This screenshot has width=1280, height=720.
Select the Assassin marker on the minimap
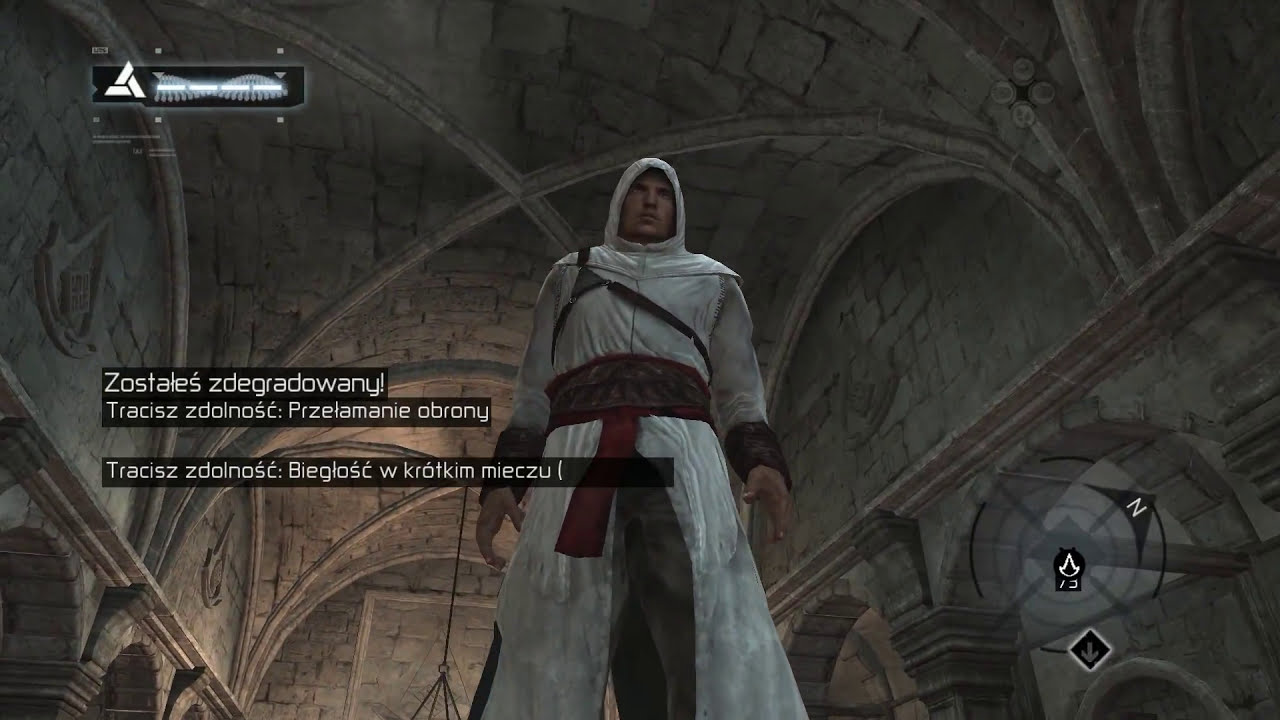coord(1069,567)
